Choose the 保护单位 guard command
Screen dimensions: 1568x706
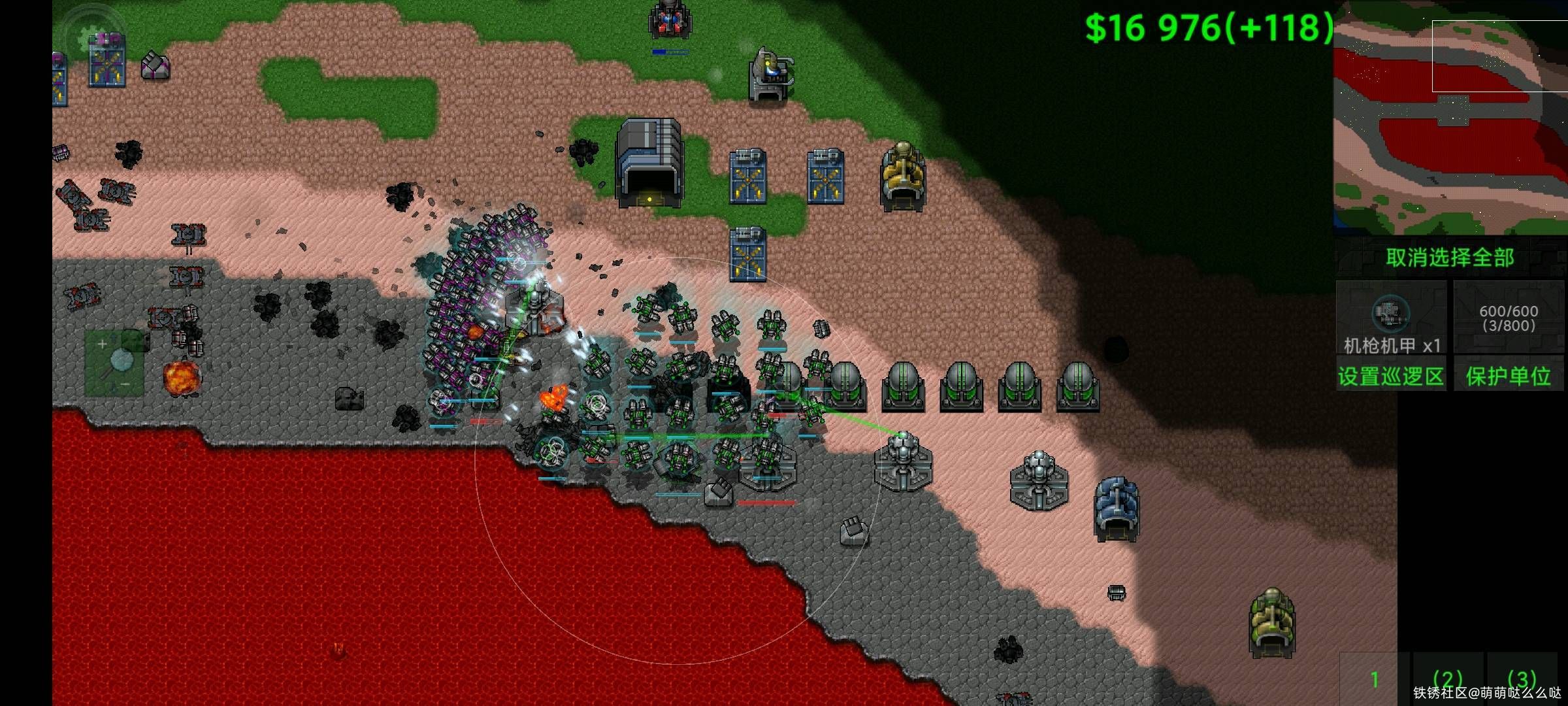(1509, 376)
